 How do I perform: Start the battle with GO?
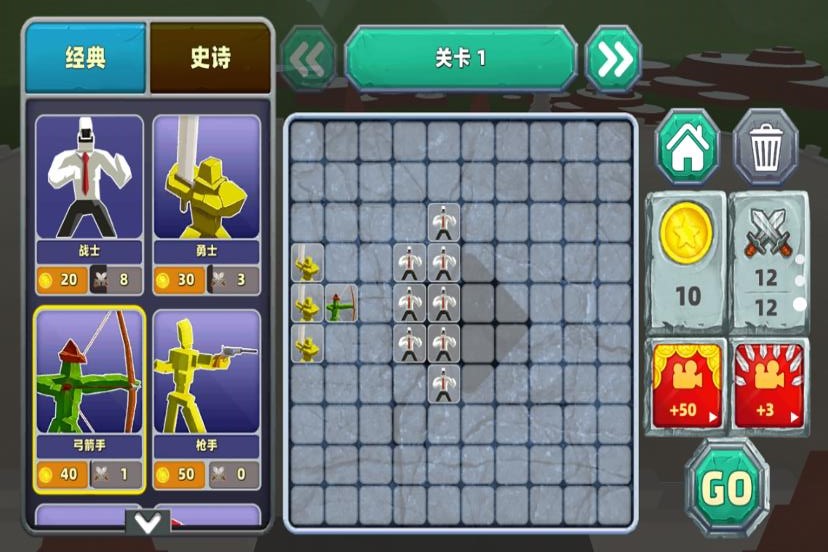tap(727, 488)
